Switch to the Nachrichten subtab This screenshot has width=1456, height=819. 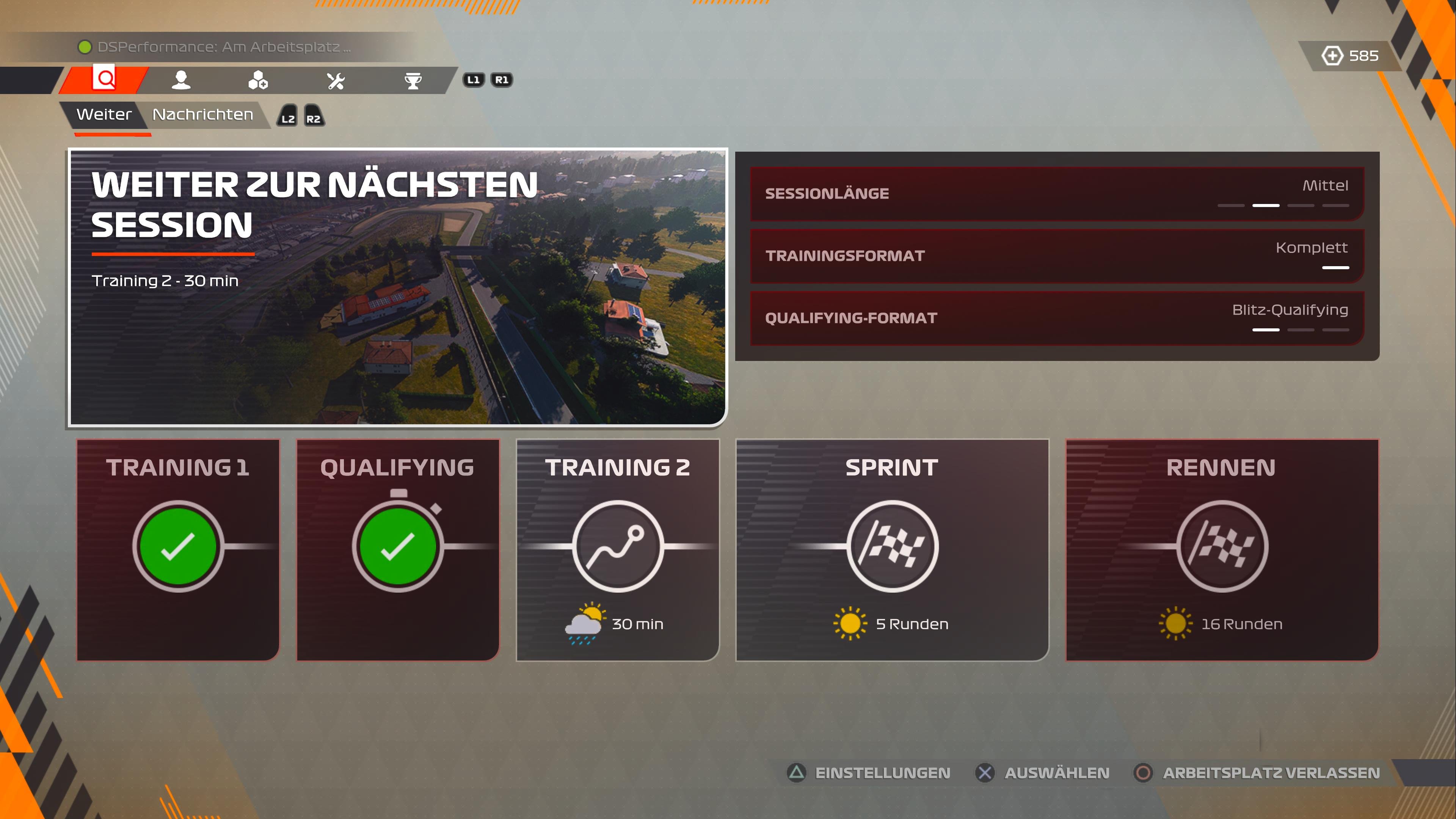click(x=202, y=115)
